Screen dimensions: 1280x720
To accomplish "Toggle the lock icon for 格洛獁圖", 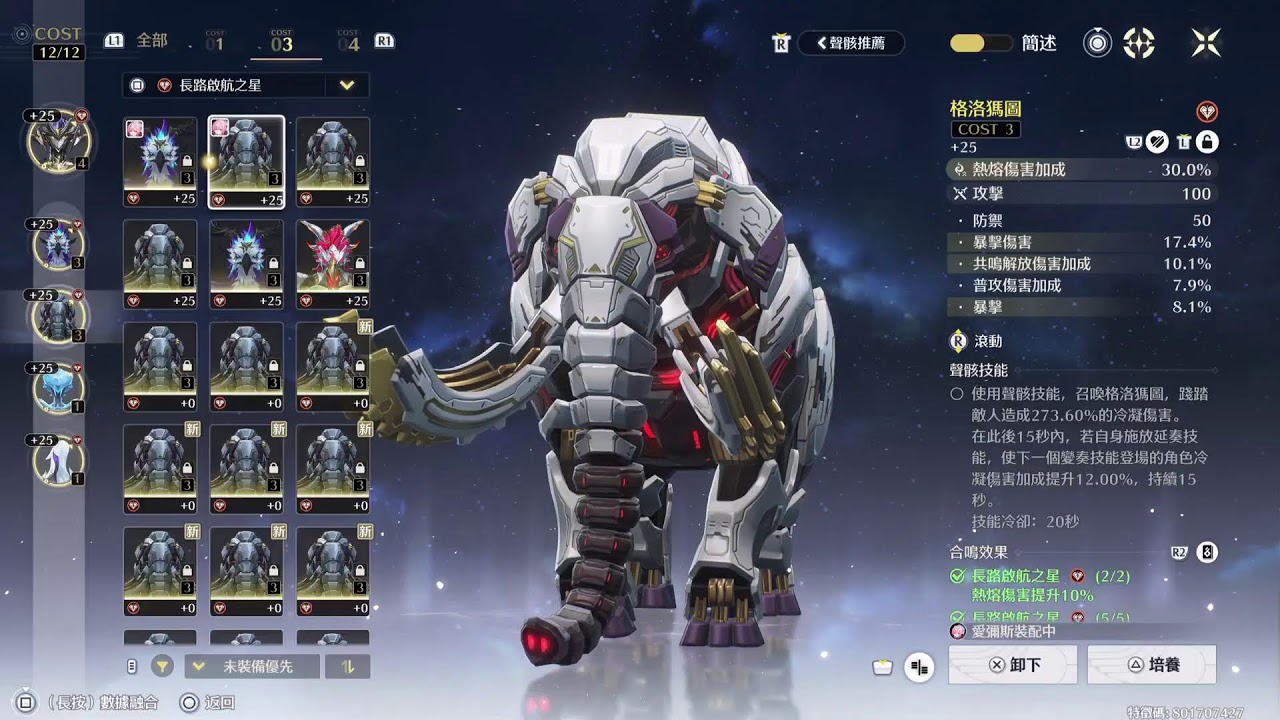I will (1208, 142).
